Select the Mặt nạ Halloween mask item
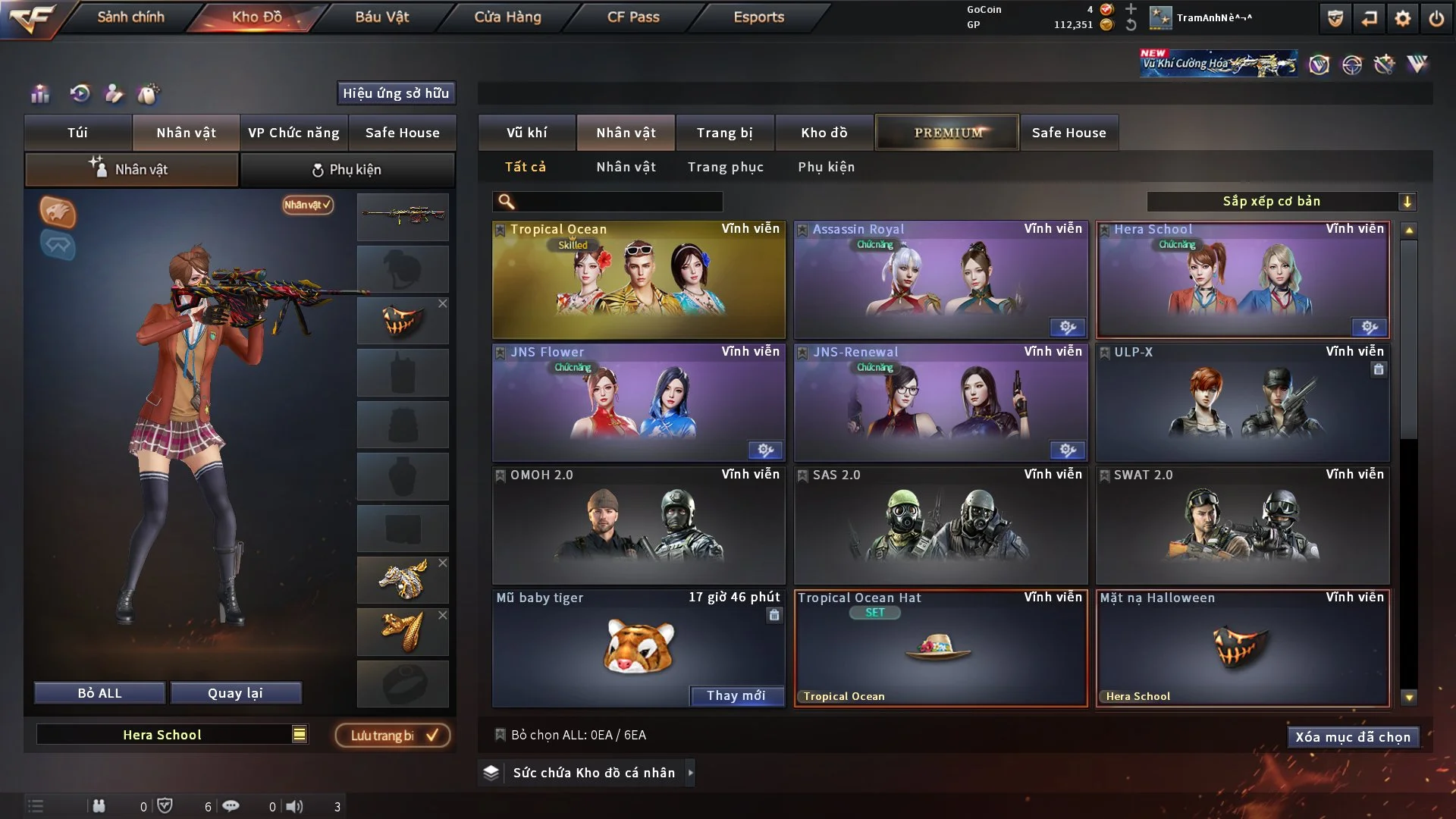The width and height of the screenshot is (1456, 819). pyautogui.click(x=1242, y=648)
